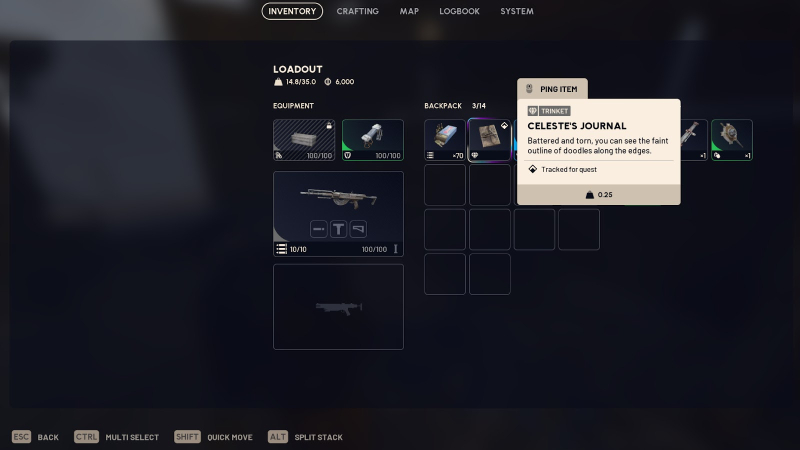The height and width of the screenshot is (450, 800).
Task: Select the green-cornered grenade quick-use slot
Action: pos(732,140)
